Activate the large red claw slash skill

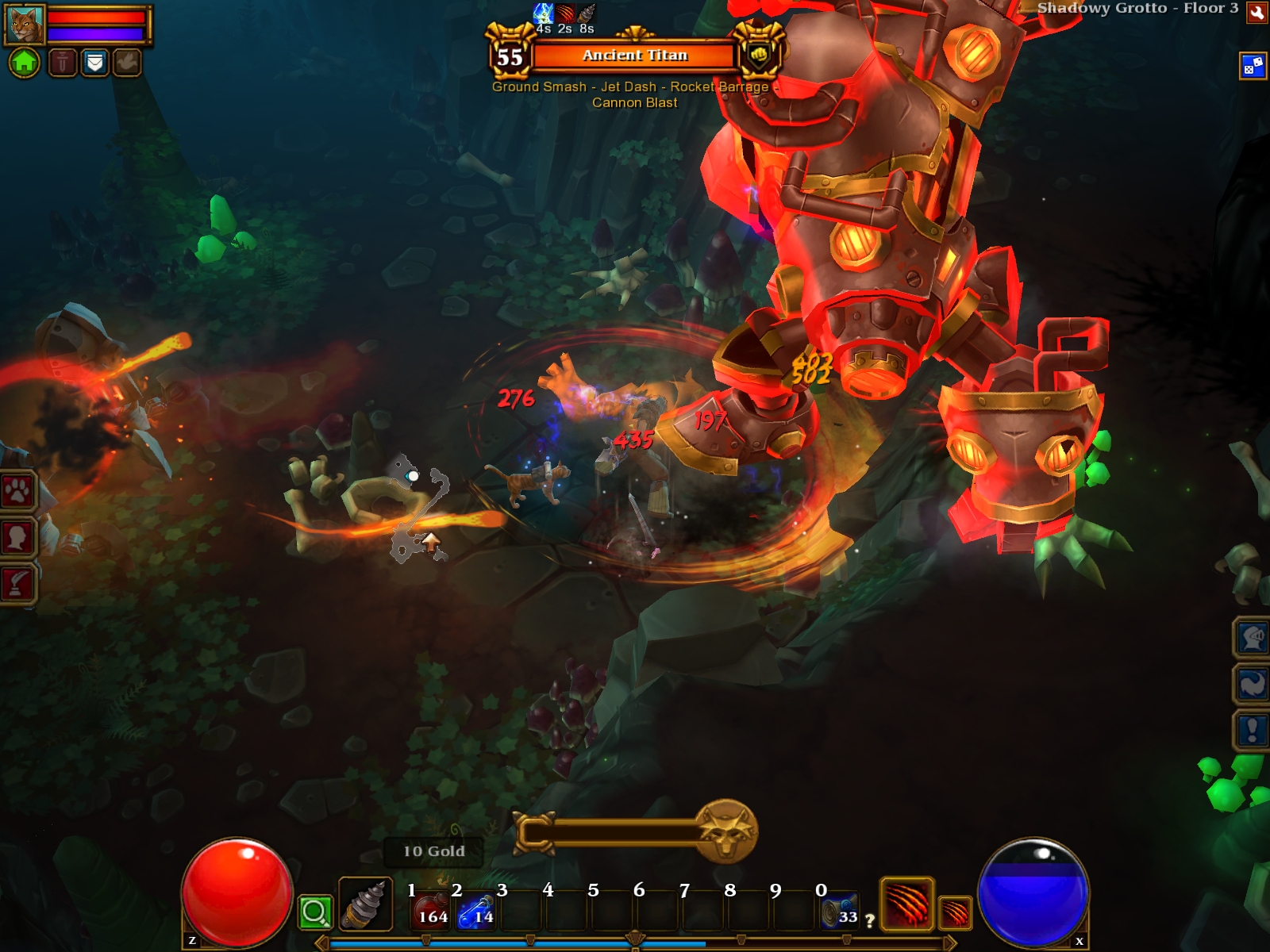click(906, 904)
